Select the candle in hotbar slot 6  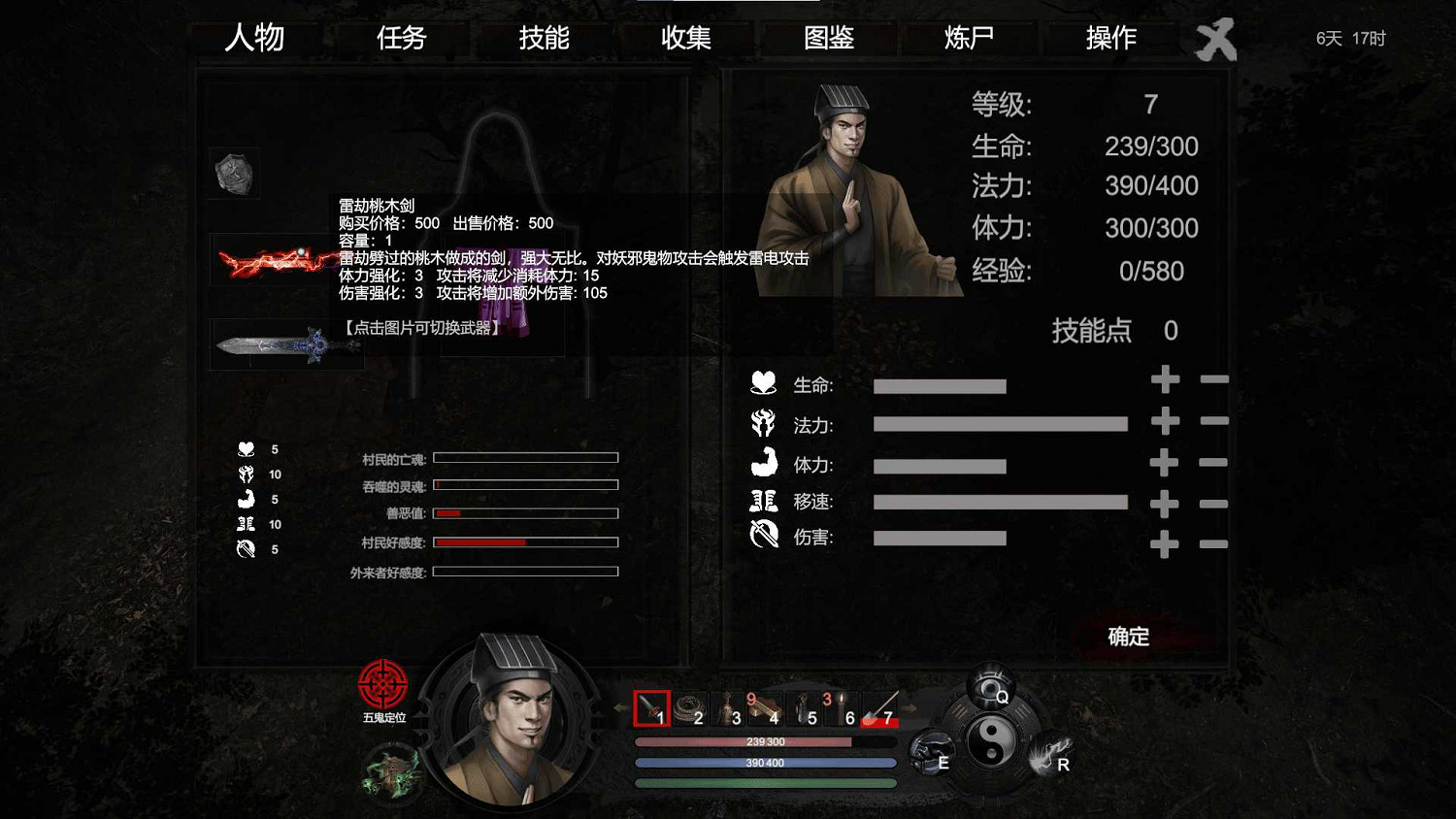point(841,709)
